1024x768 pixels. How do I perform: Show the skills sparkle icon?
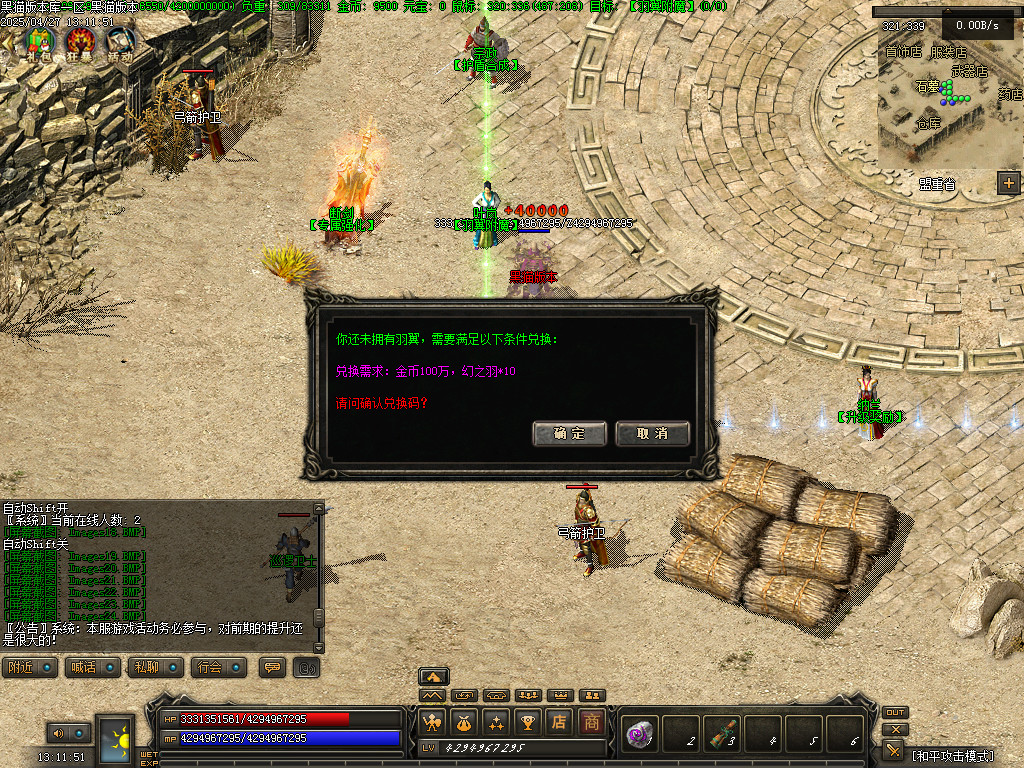[496, 721]
